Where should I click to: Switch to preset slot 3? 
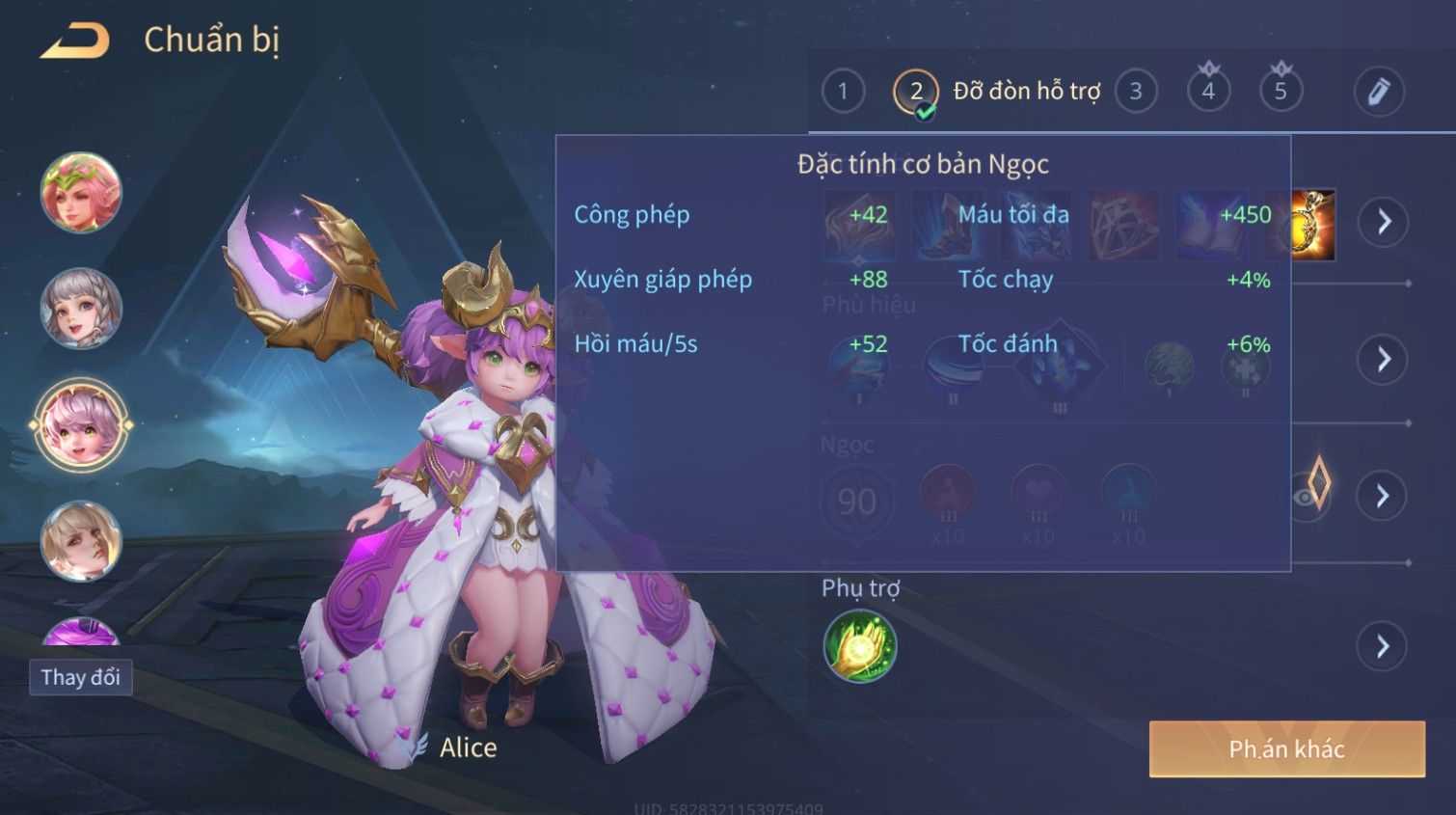coord(1136,92)
